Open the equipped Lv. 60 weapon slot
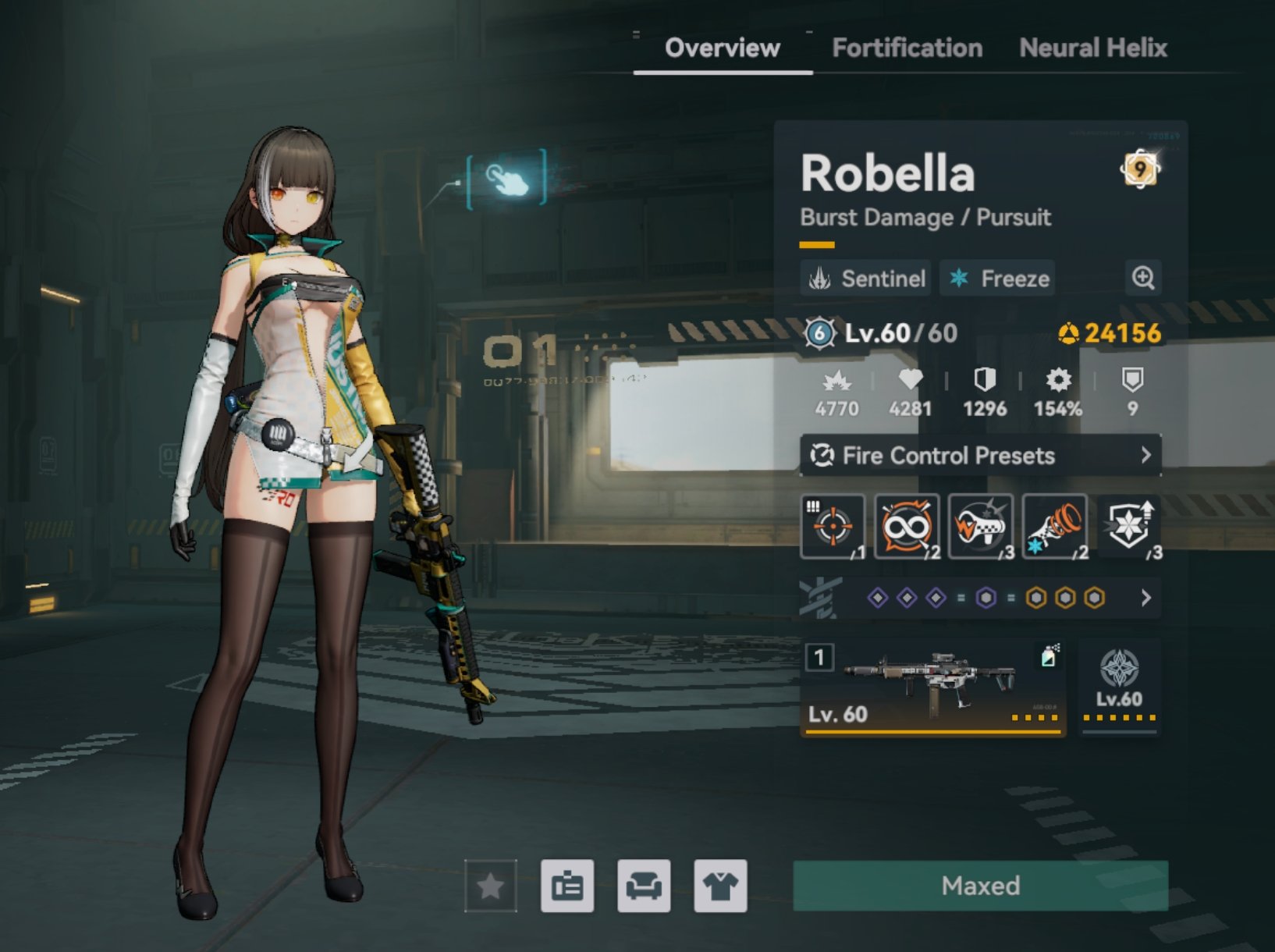1275x952 pixels. point(933,687)
